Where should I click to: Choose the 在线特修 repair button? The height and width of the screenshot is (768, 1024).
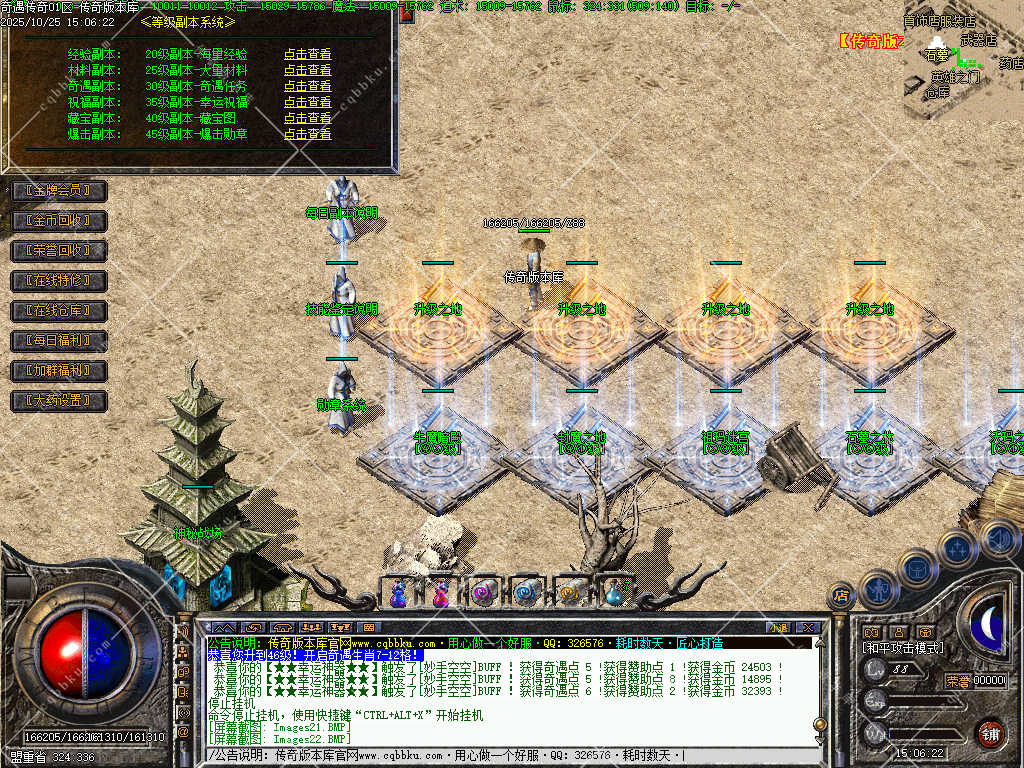58,281
